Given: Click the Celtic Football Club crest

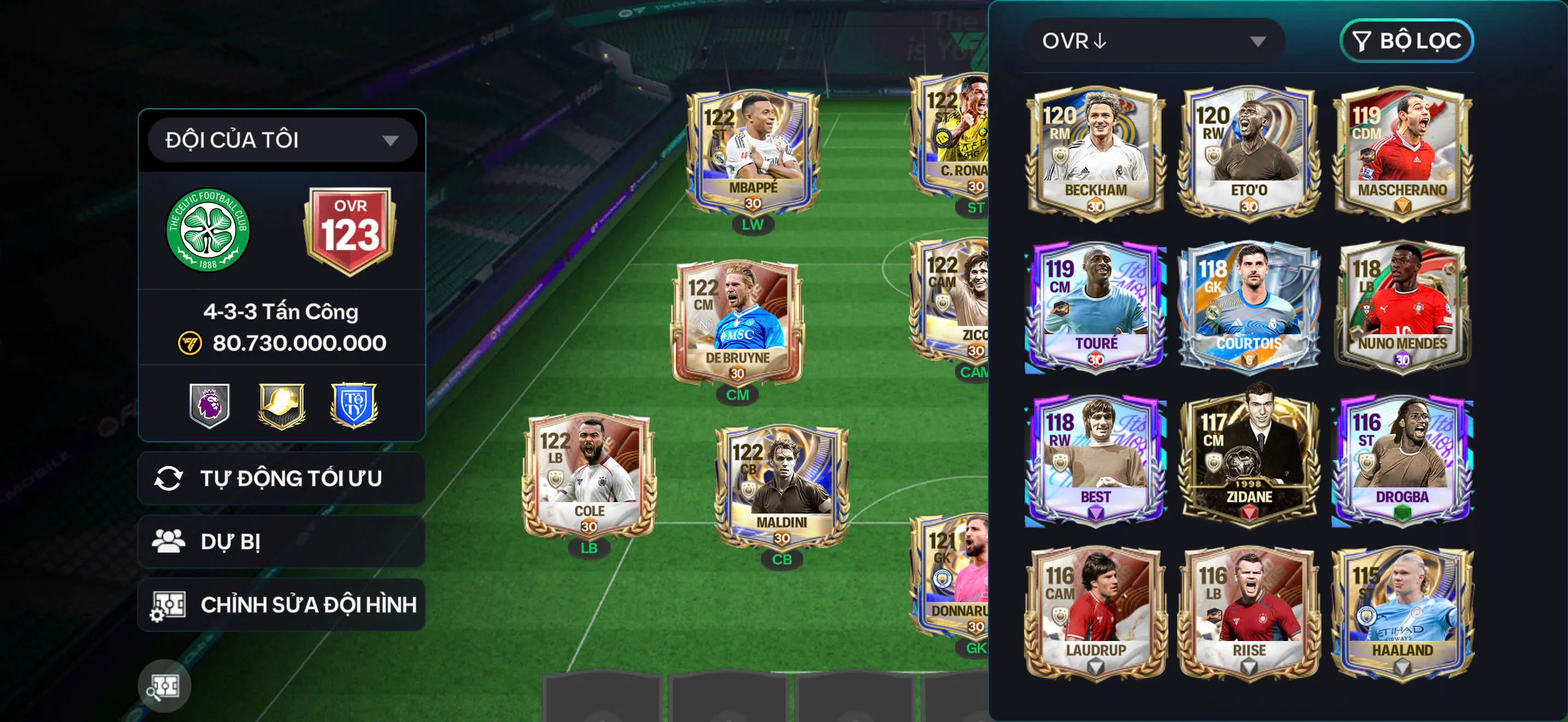Looking at the screenshot, I should 208,230.
